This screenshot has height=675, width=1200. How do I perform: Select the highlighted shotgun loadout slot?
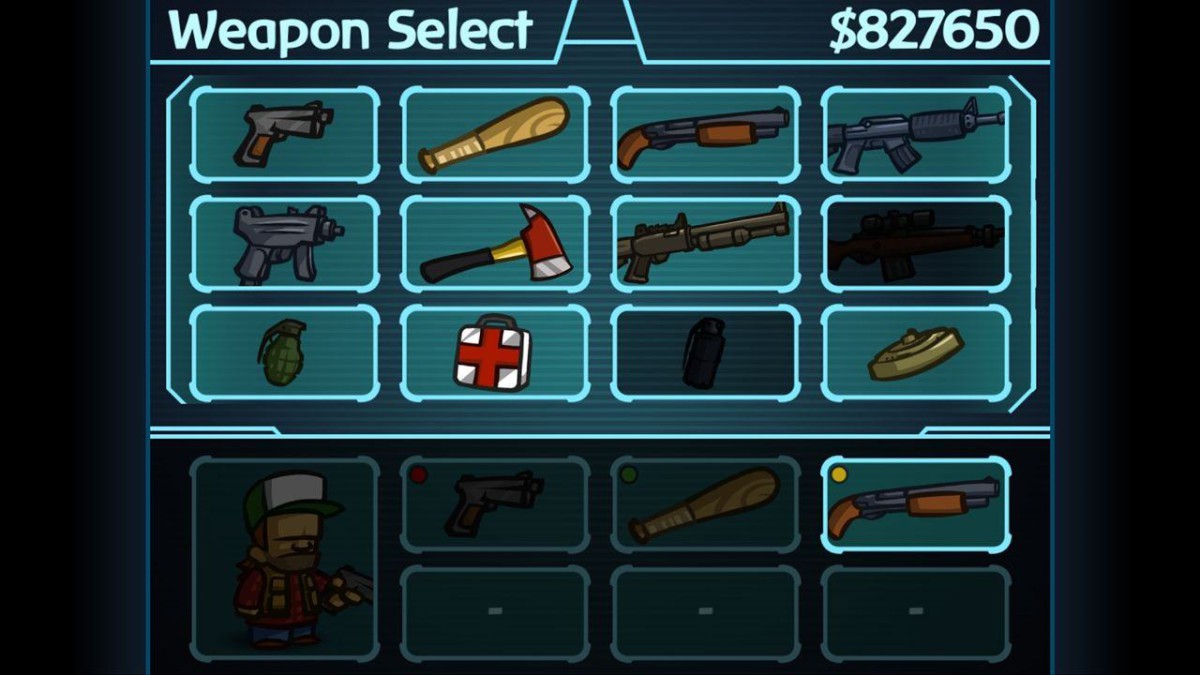pyautogui.click(x=915, y=504)
